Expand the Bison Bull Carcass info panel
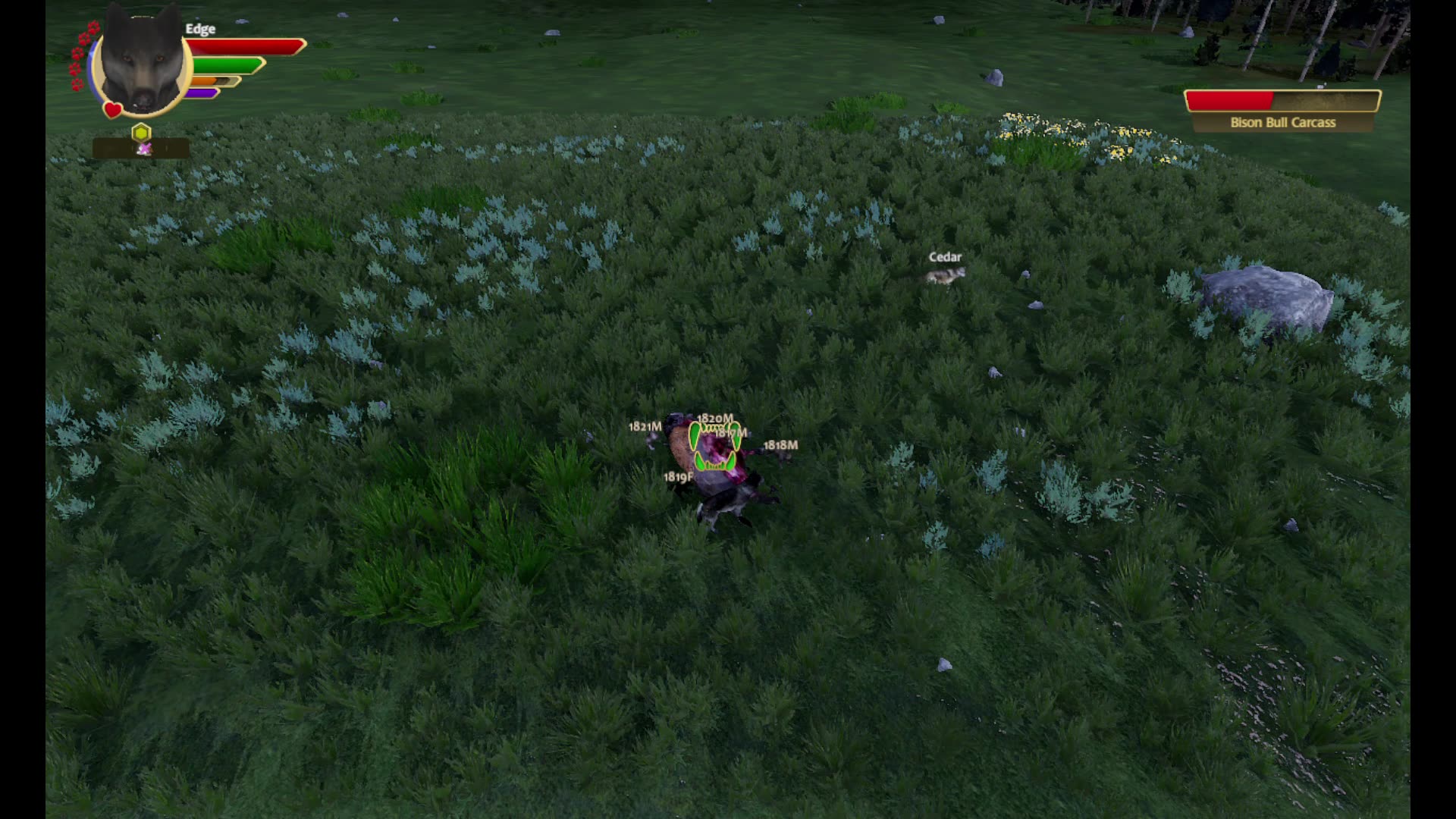The image size is (1456, 819). pyautogui.click(x=1283, y=110)
